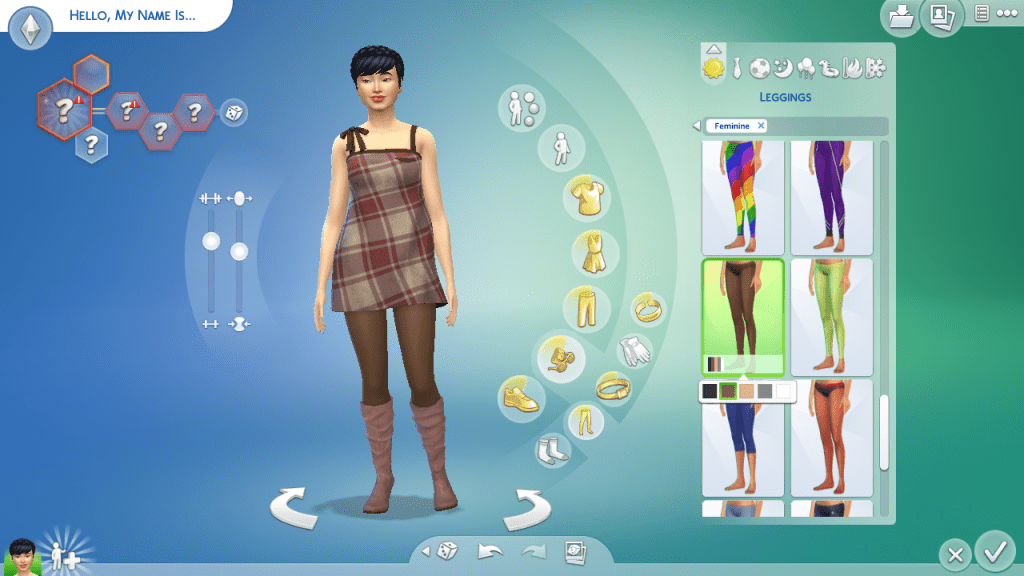Viewport: 1024px width, 576px height.
Task: Pick the lime green leggings thumbnail
Action: 831,316
